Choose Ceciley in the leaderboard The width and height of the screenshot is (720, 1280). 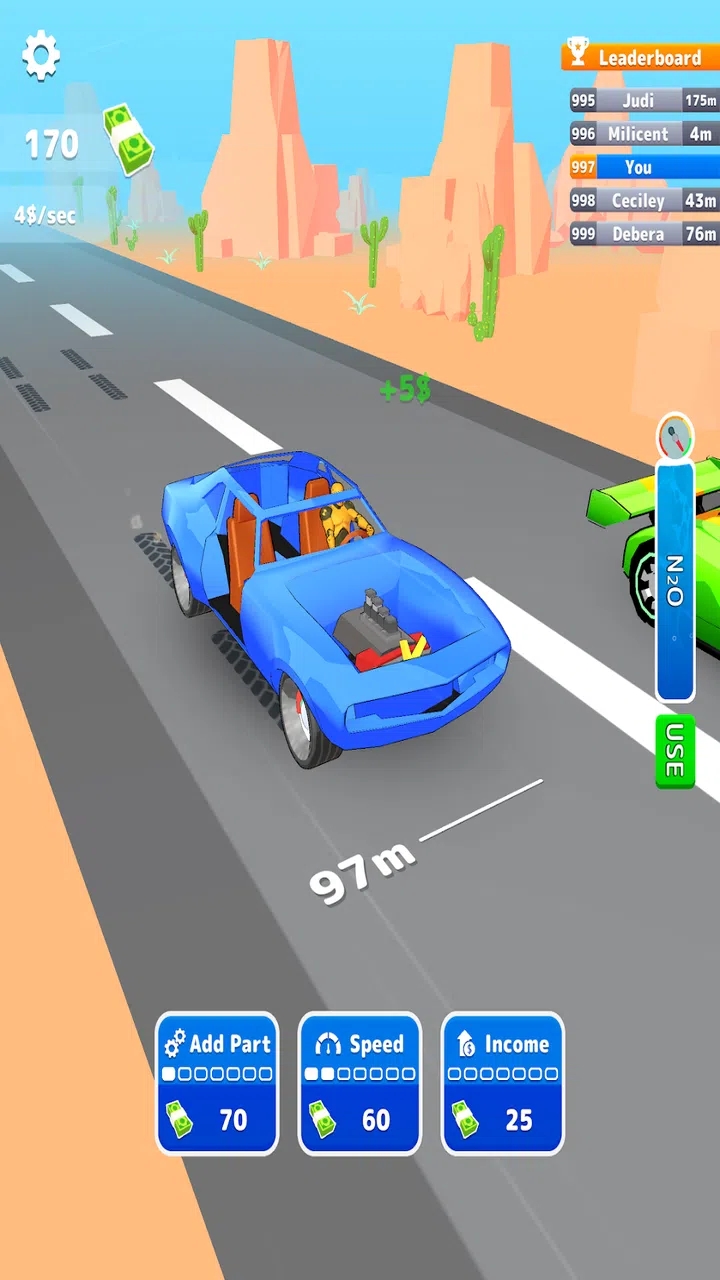click(644, 200)
